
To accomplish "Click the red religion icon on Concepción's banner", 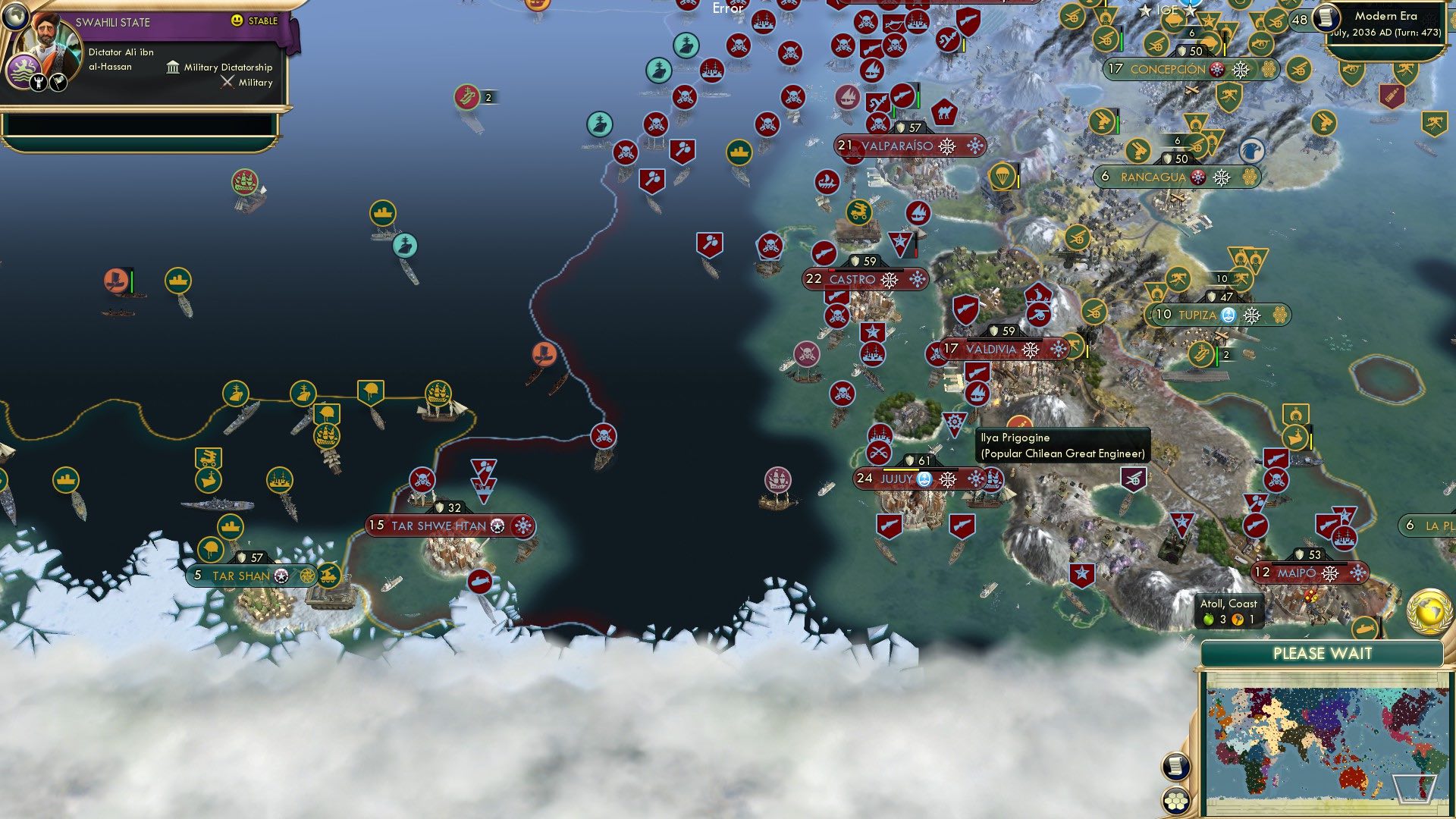I will pos(1216,69).
